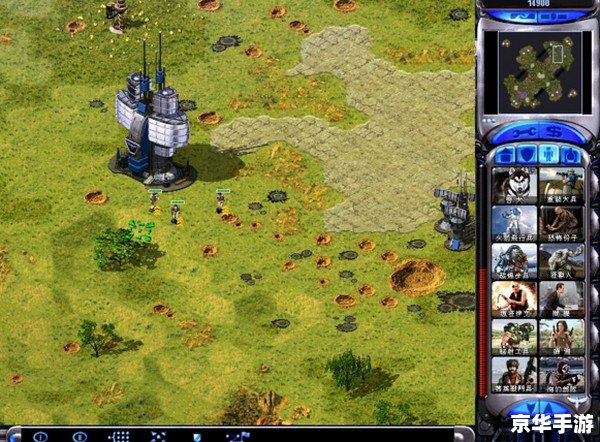Switch to the structures build tab
The height and width of the screenshot is (442, 600).
[505, 155]
